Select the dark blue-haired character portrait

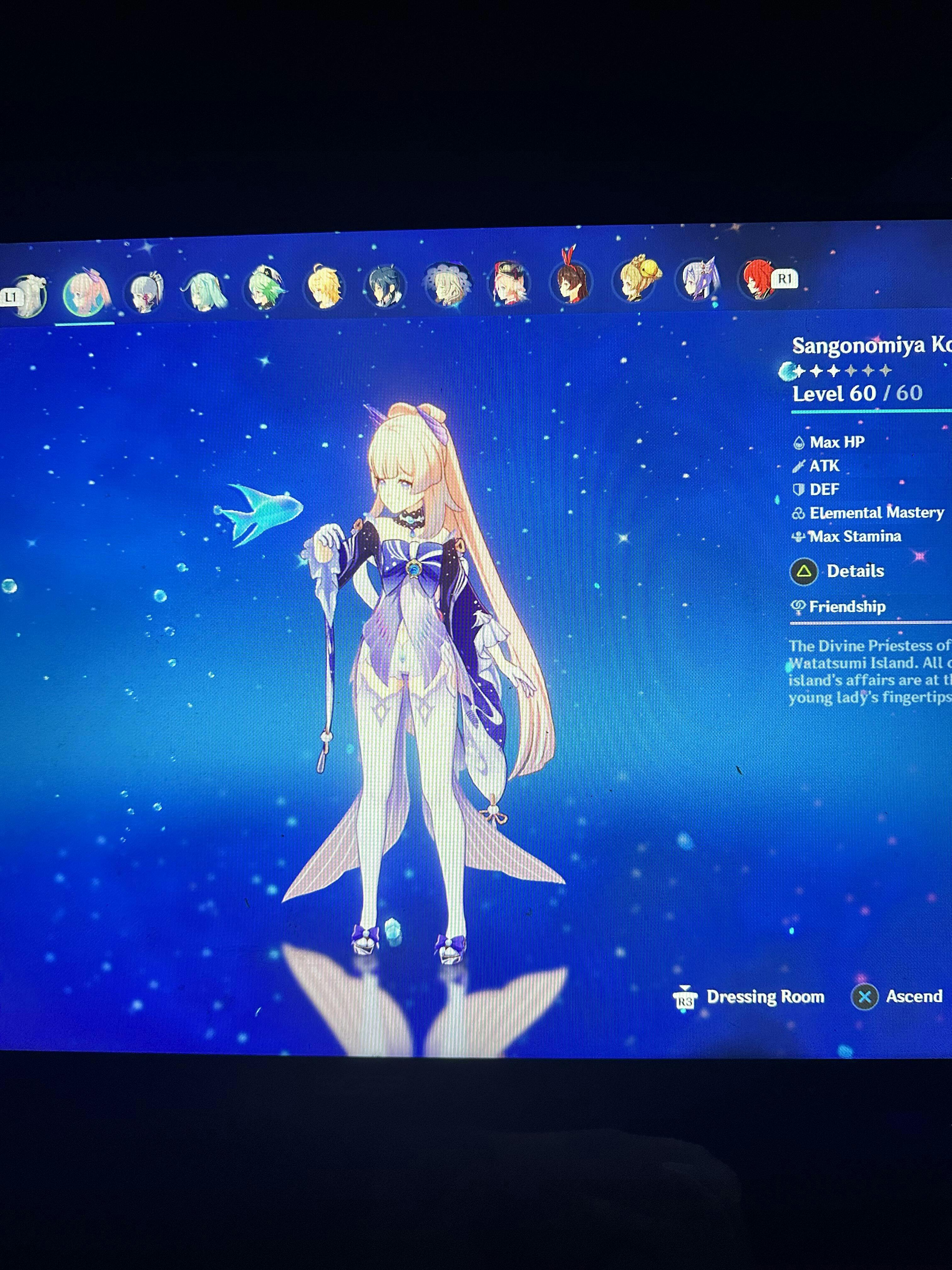(384, 287)
